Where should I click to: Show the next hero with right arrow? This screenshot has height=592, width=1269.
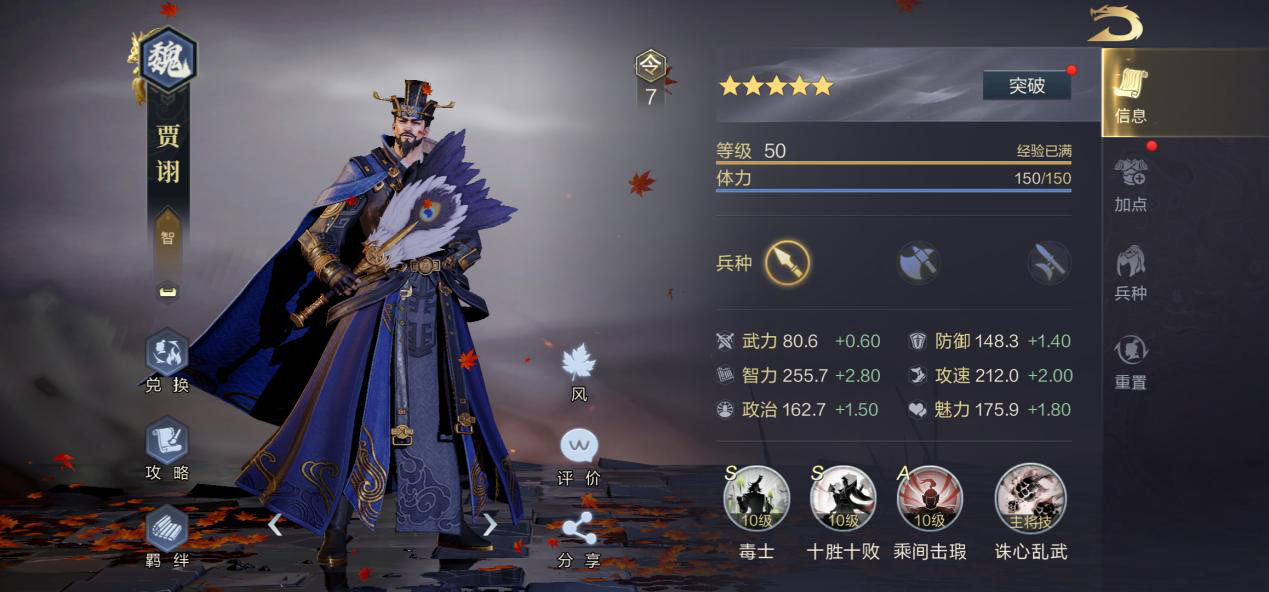(x=489, y=524)
